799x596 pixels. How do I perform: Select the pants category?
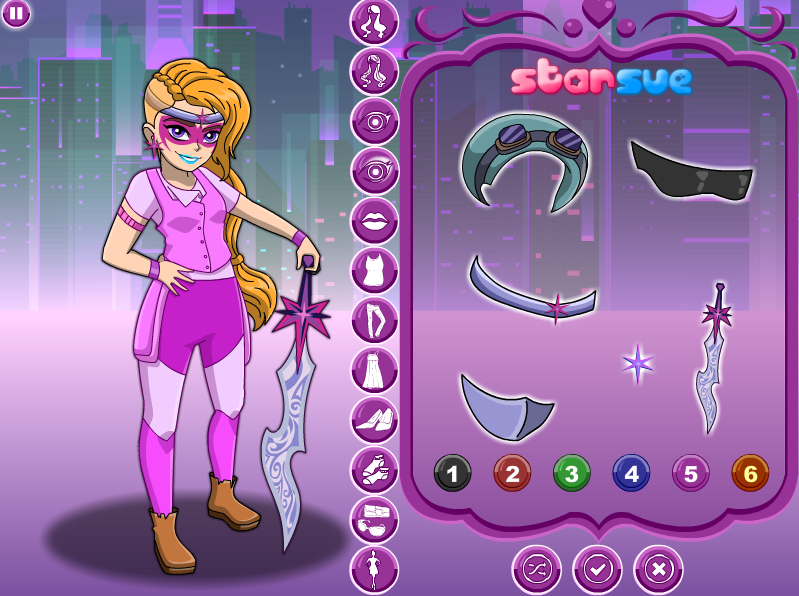pos(374,320)
